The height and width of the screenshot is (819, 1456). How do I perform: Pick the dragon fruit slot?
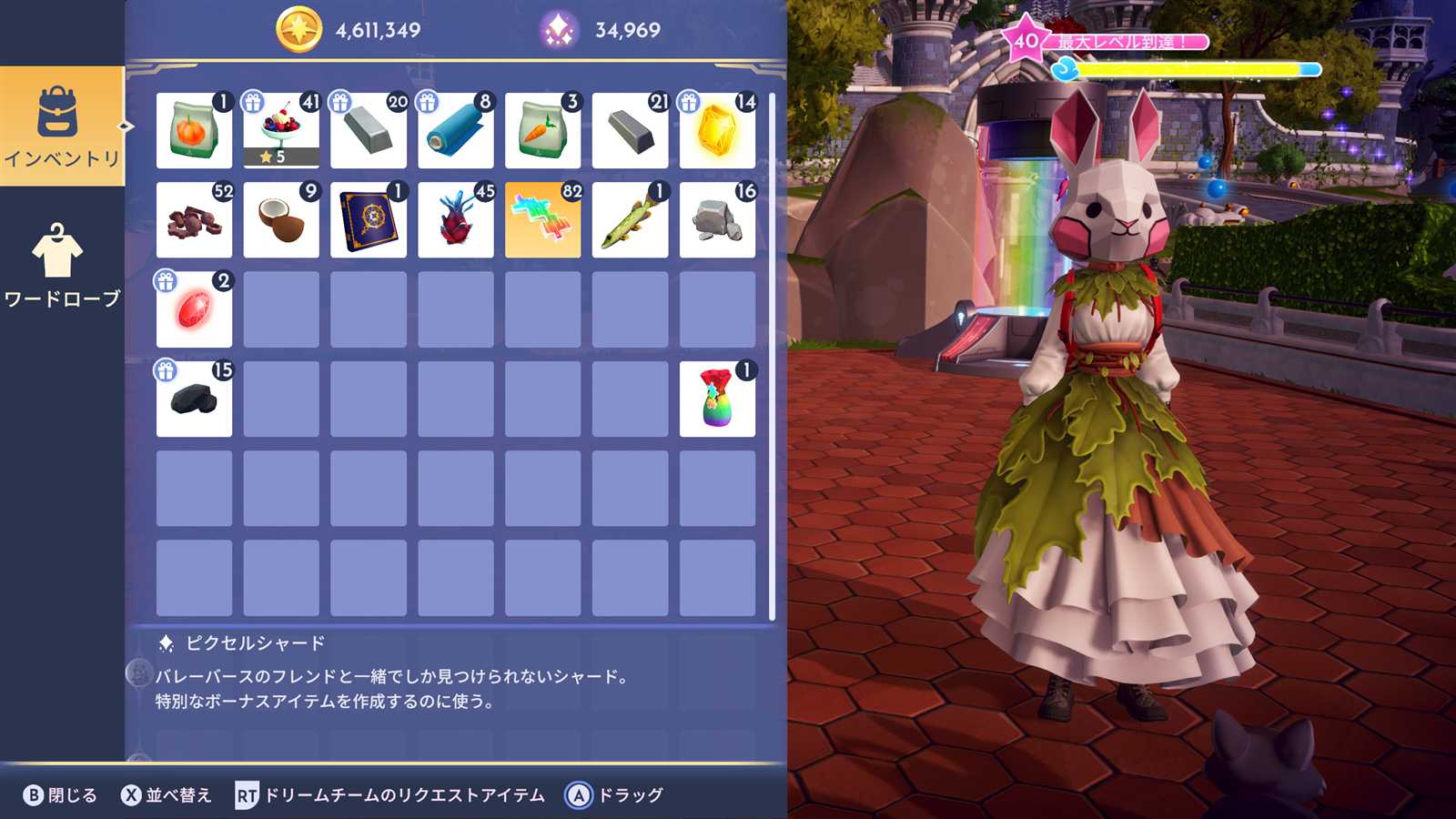point(456,220)
